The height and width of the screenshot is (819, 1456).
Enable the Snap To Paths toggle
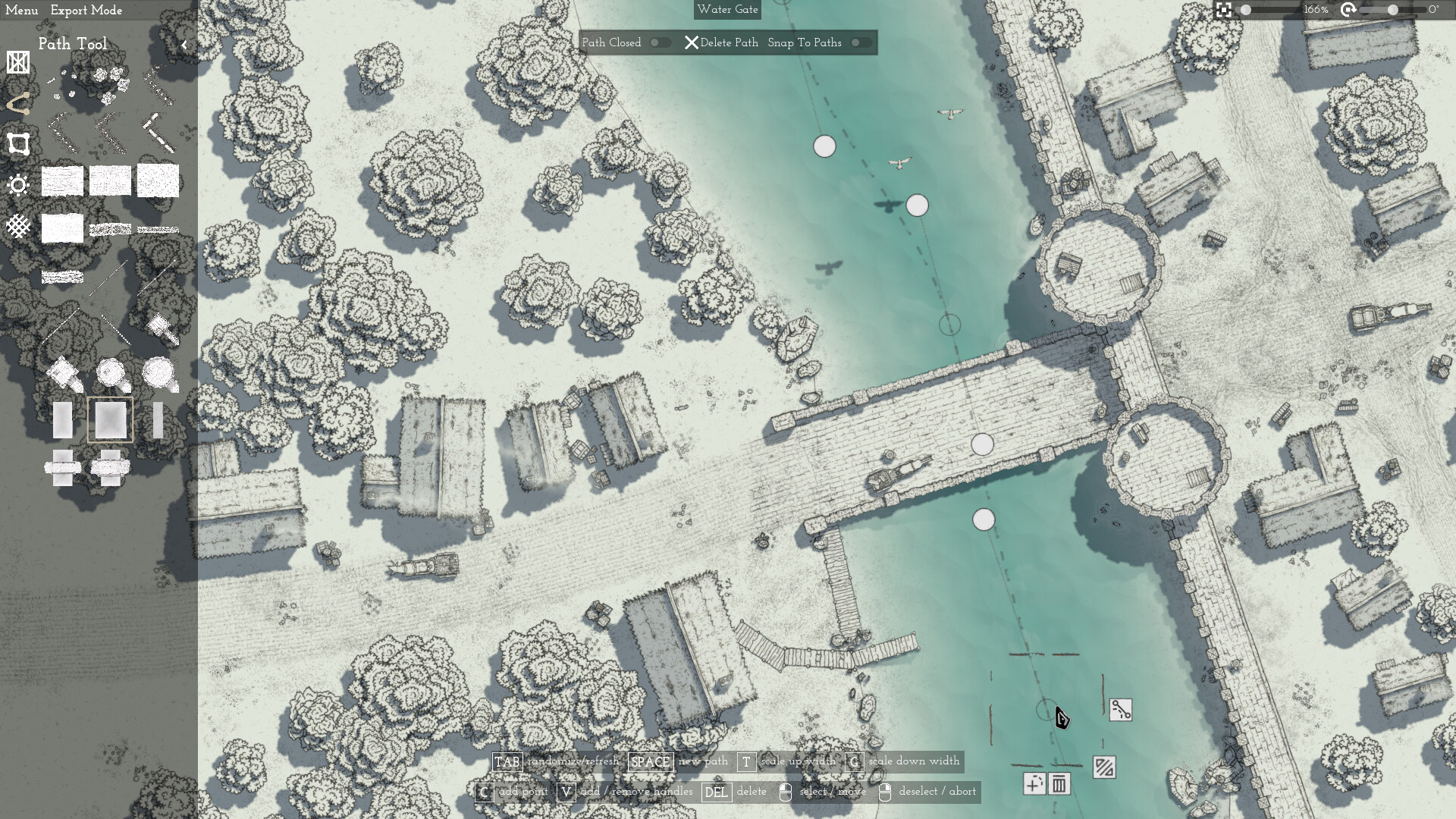[x=862, y=42]
